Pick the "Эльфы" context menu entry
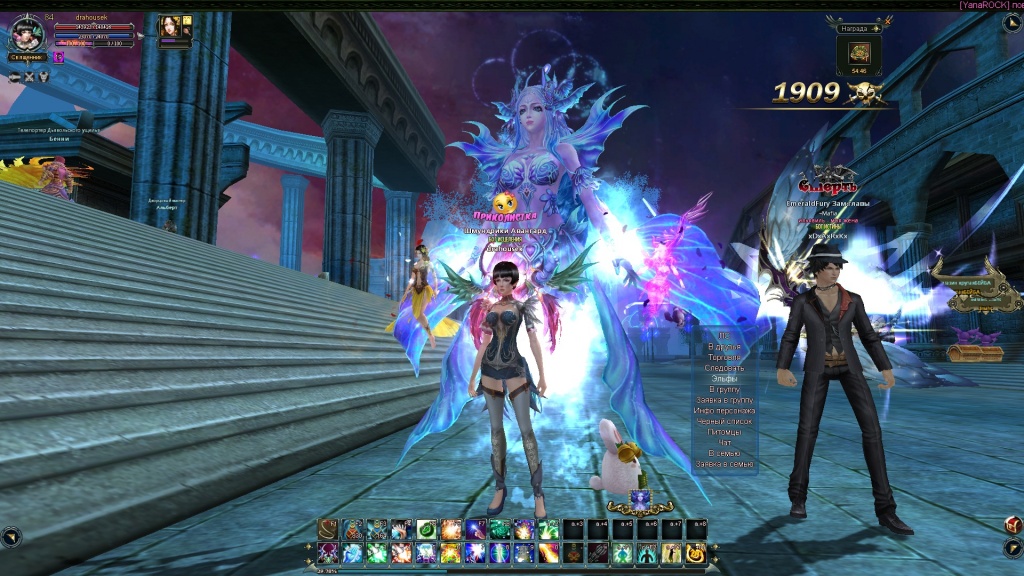This screenshot has height=576, width=1024. click(725, 379)
